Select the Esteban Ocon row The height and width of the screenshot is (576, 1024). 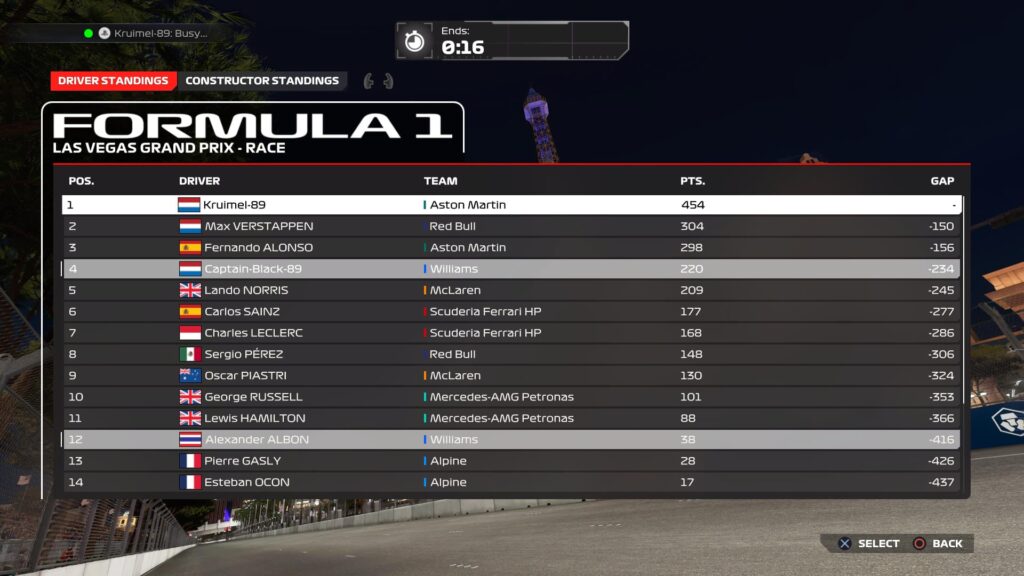[x=510, y=482]
